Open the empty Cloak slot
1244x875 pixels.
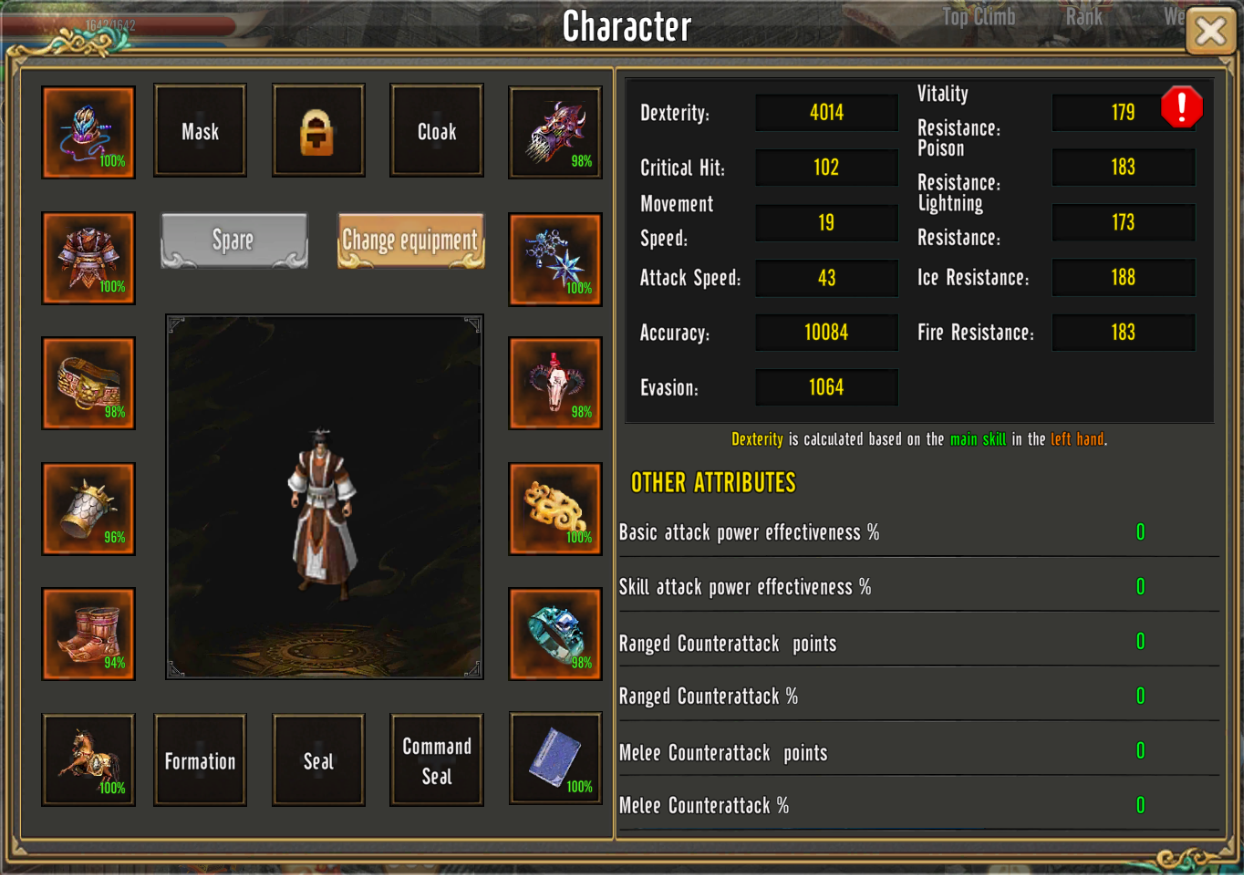[x=437, y=131]
